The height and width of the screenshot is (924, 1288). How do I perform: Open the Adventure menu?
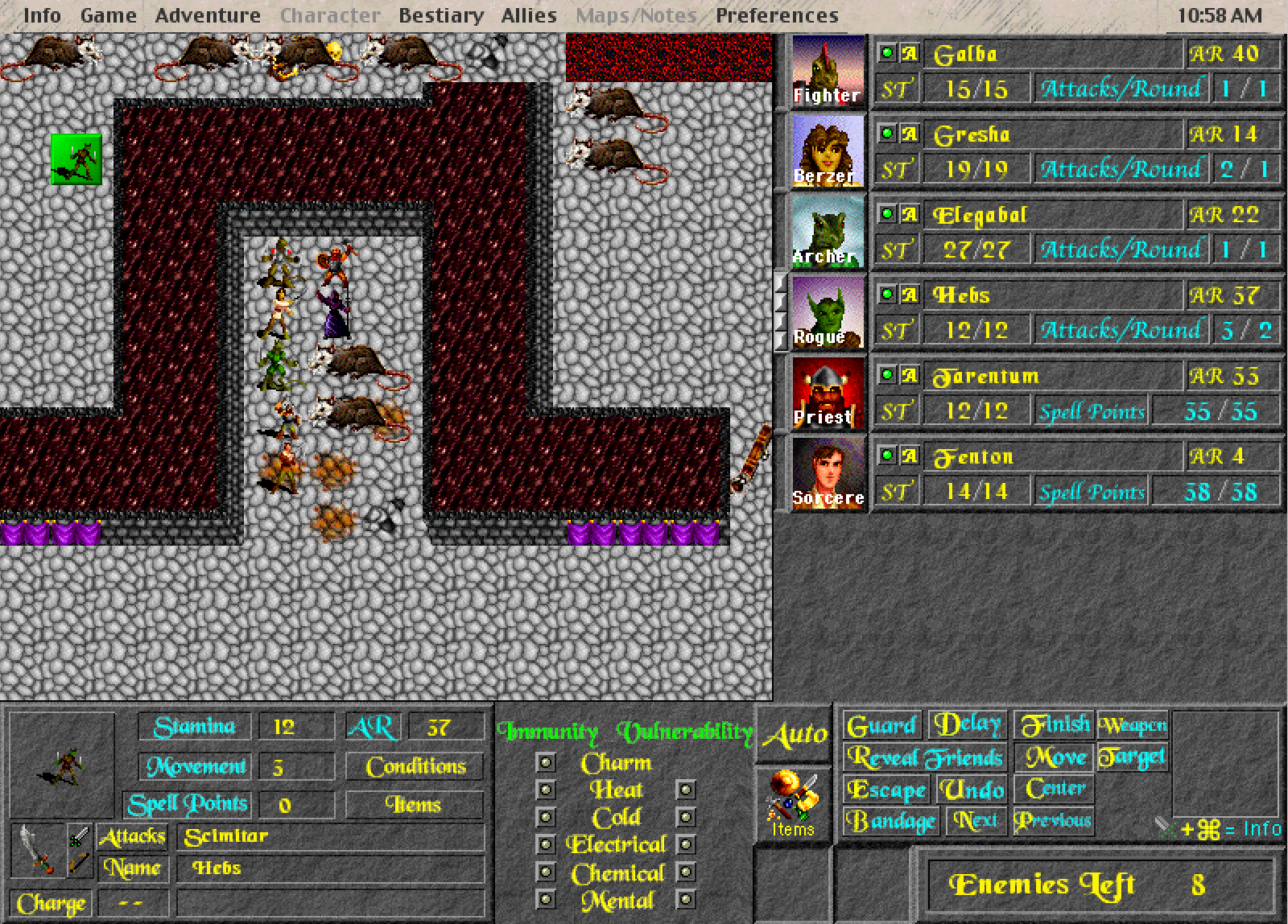[208, 15]
